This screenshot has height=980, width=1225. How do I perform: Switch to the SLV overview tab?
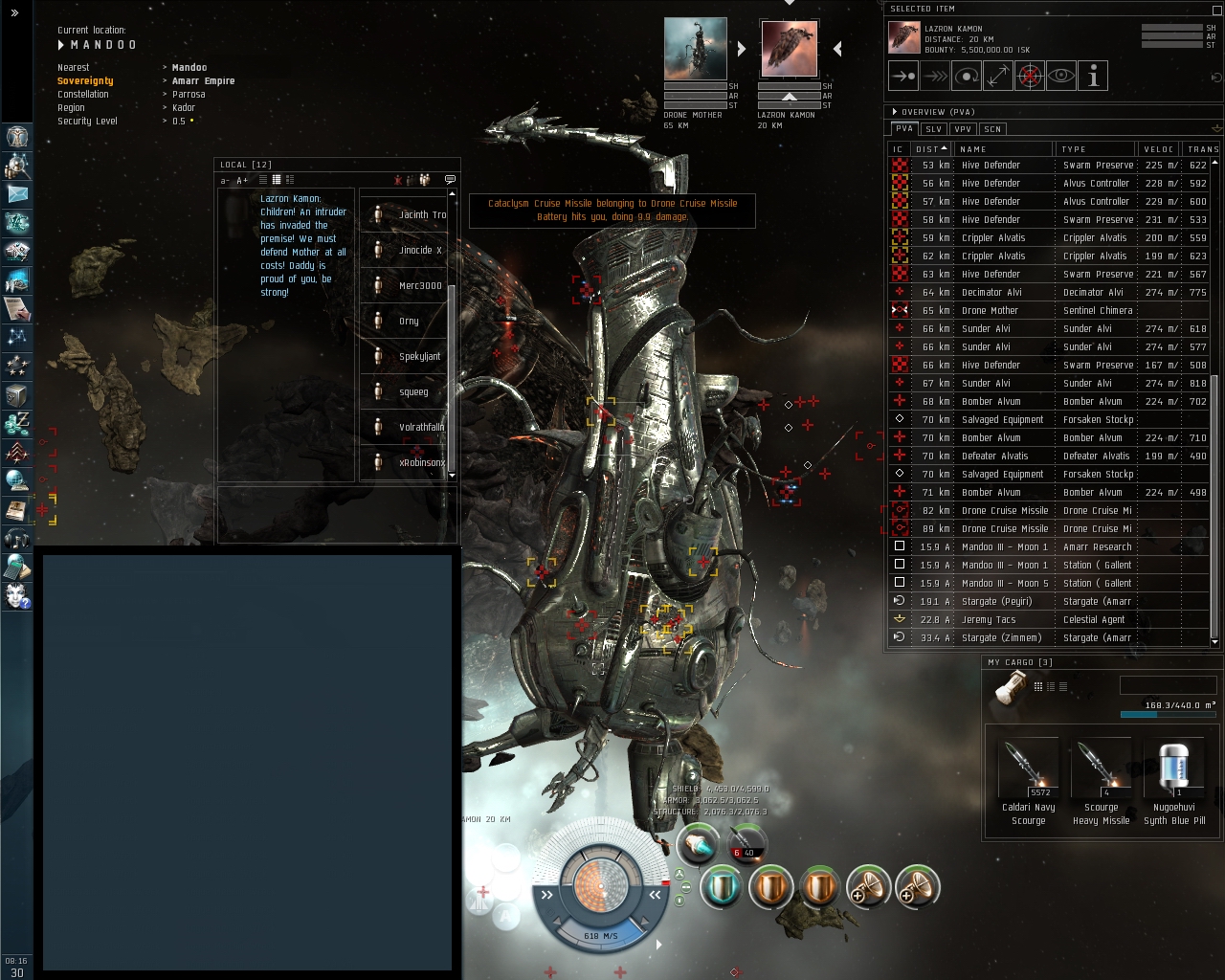click(933, 129)
